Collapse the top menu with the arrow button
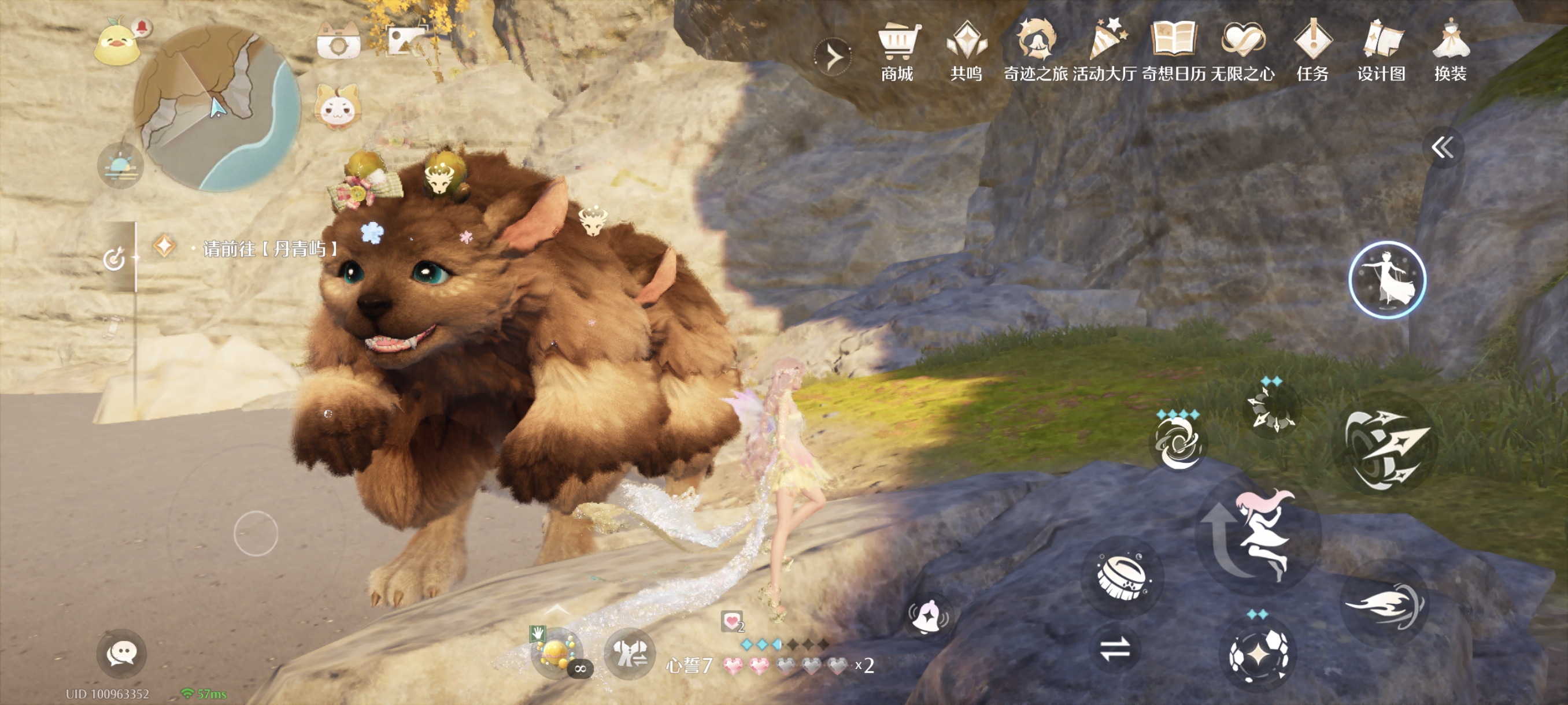Screen dimensions: 1568x705 832,57
